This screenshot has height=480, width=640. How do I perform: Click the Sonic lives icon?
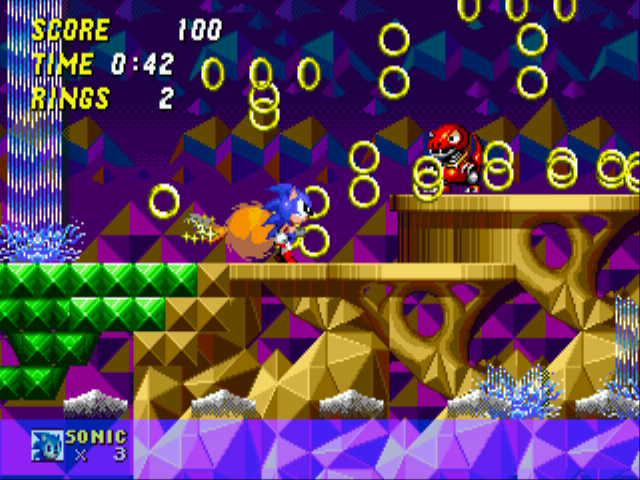47,445
